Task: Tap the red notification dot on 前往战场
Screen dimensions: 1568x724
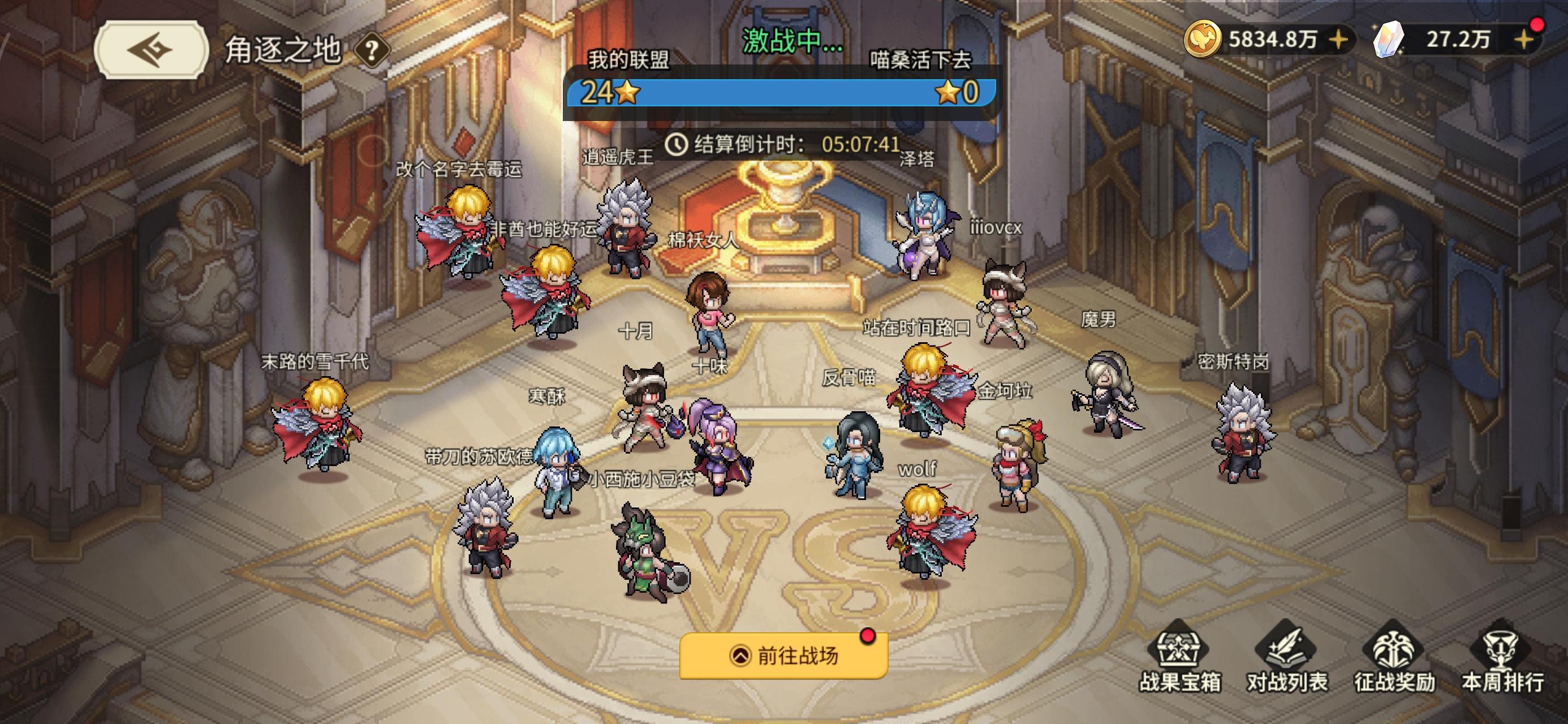Action: (867, 636)
